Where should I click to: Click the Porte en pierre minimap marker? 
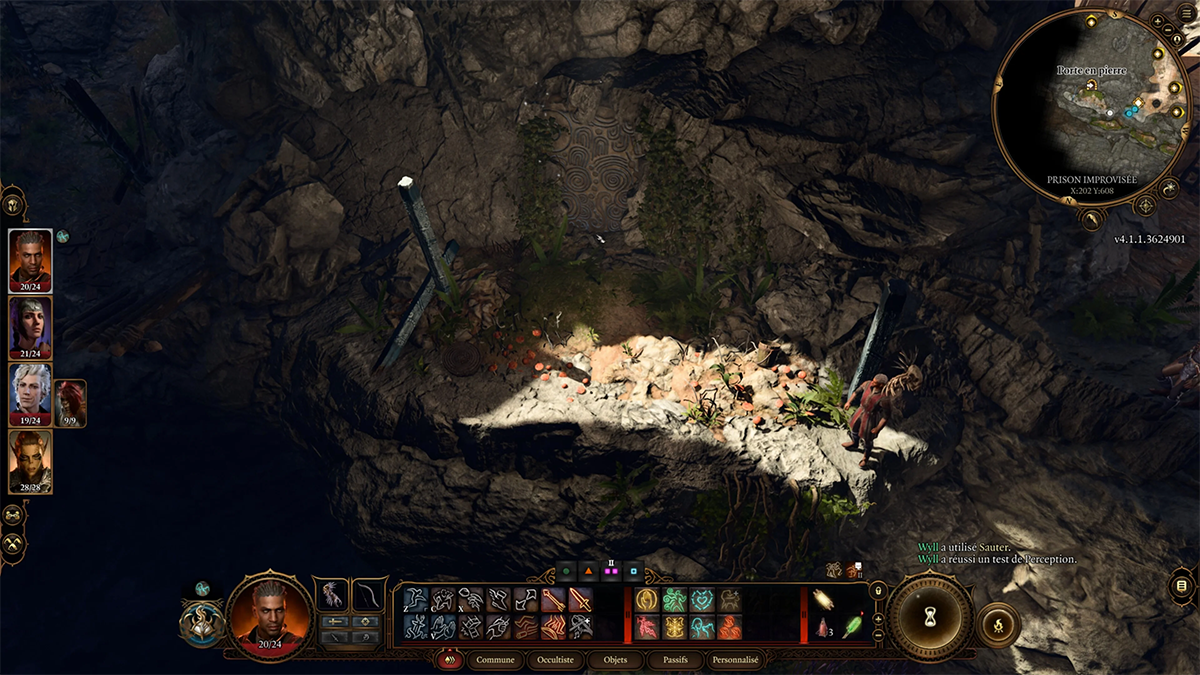(x=1091, y=87)
